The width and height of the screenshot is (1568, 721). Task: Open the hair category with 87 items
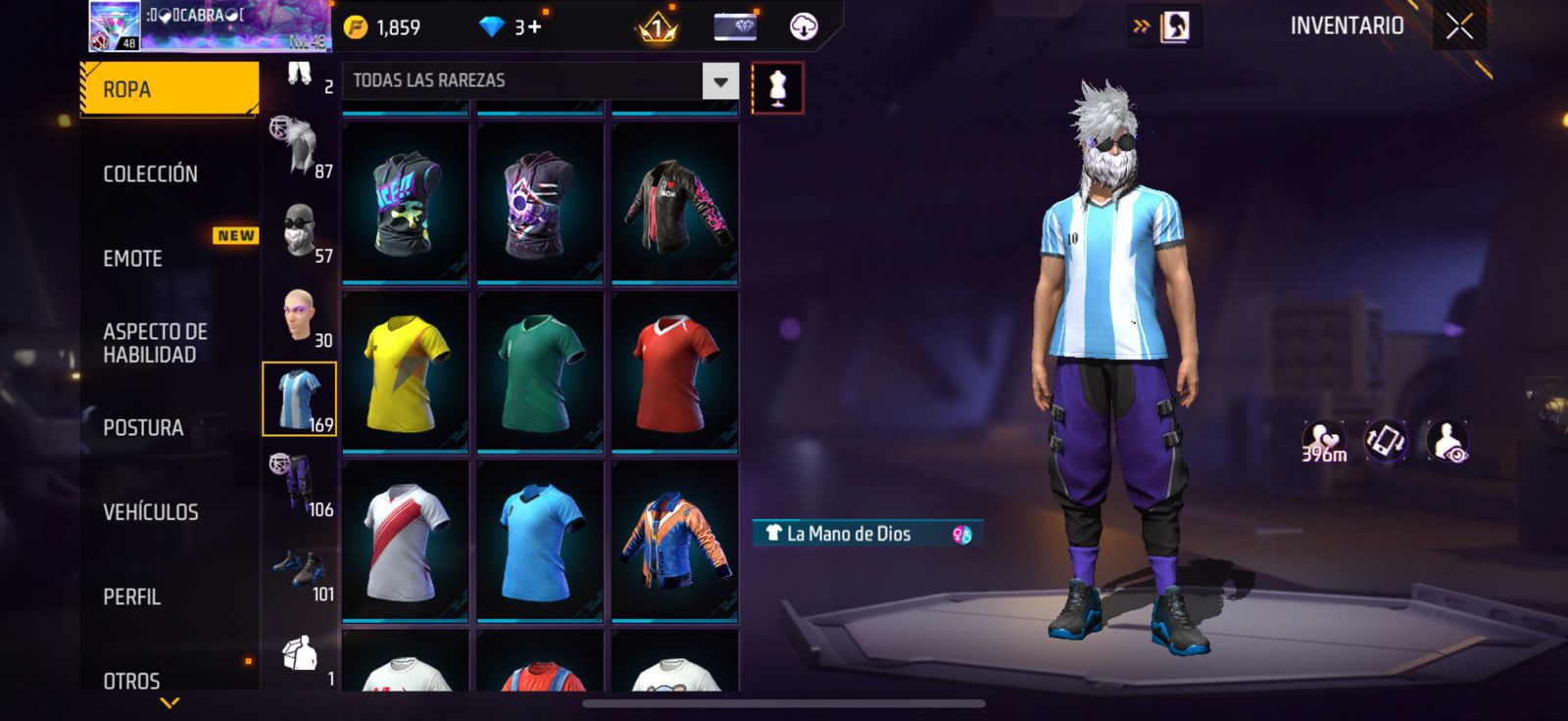click(x=300, y=147)
